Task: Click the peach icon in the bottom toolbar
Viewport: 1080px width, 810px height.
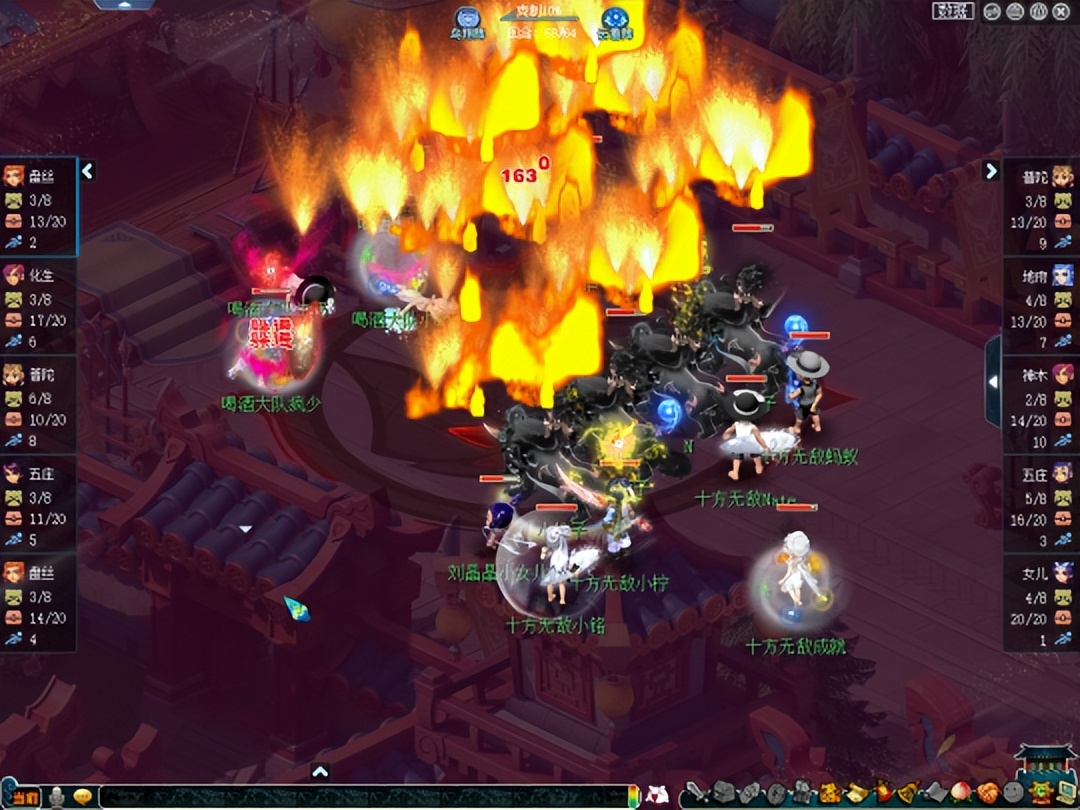Action: pyautogui.click(x=959, y=792)
